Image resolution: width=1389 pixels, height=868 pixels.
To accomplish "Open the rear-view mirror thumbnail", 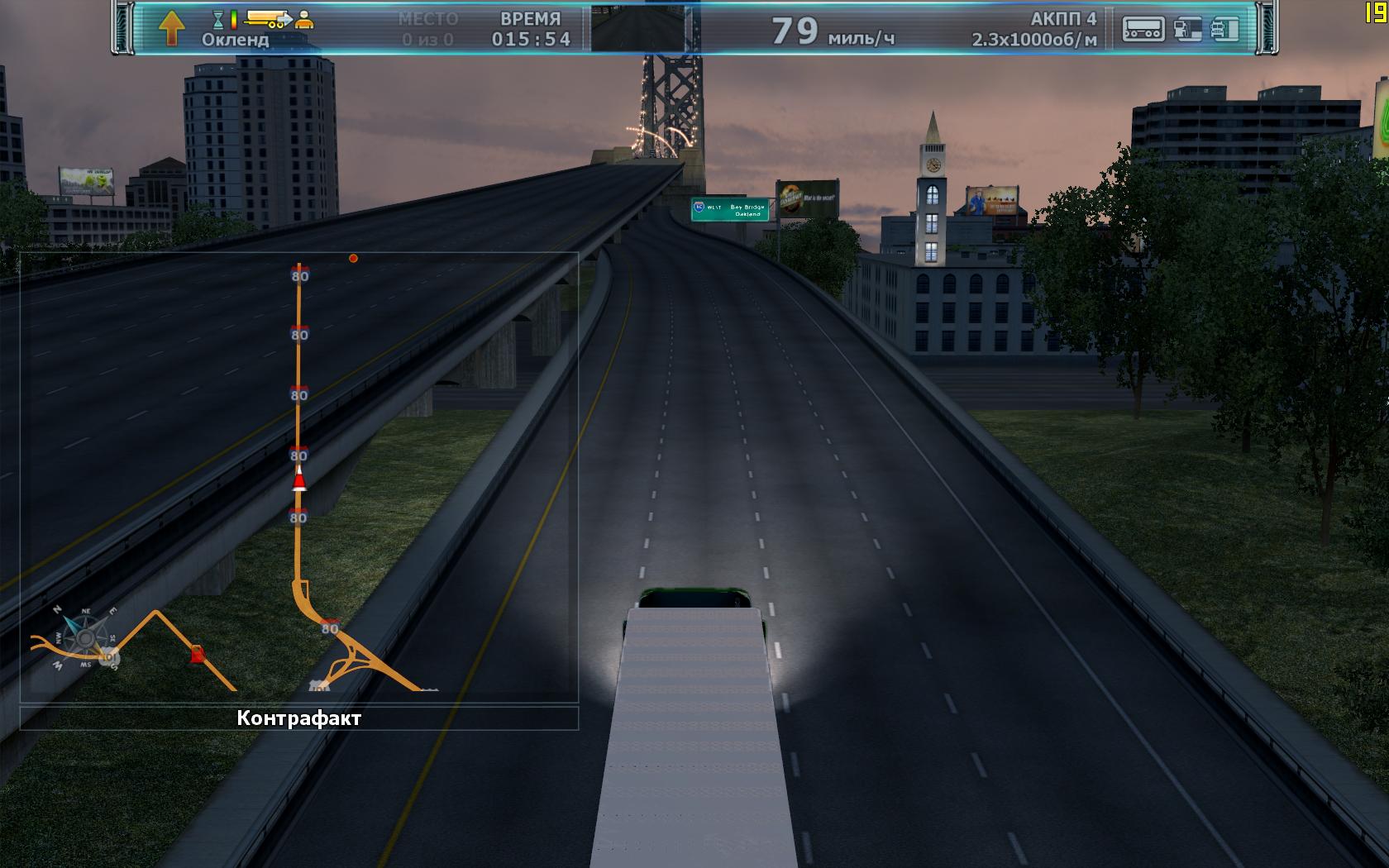I will coord(637,29).
